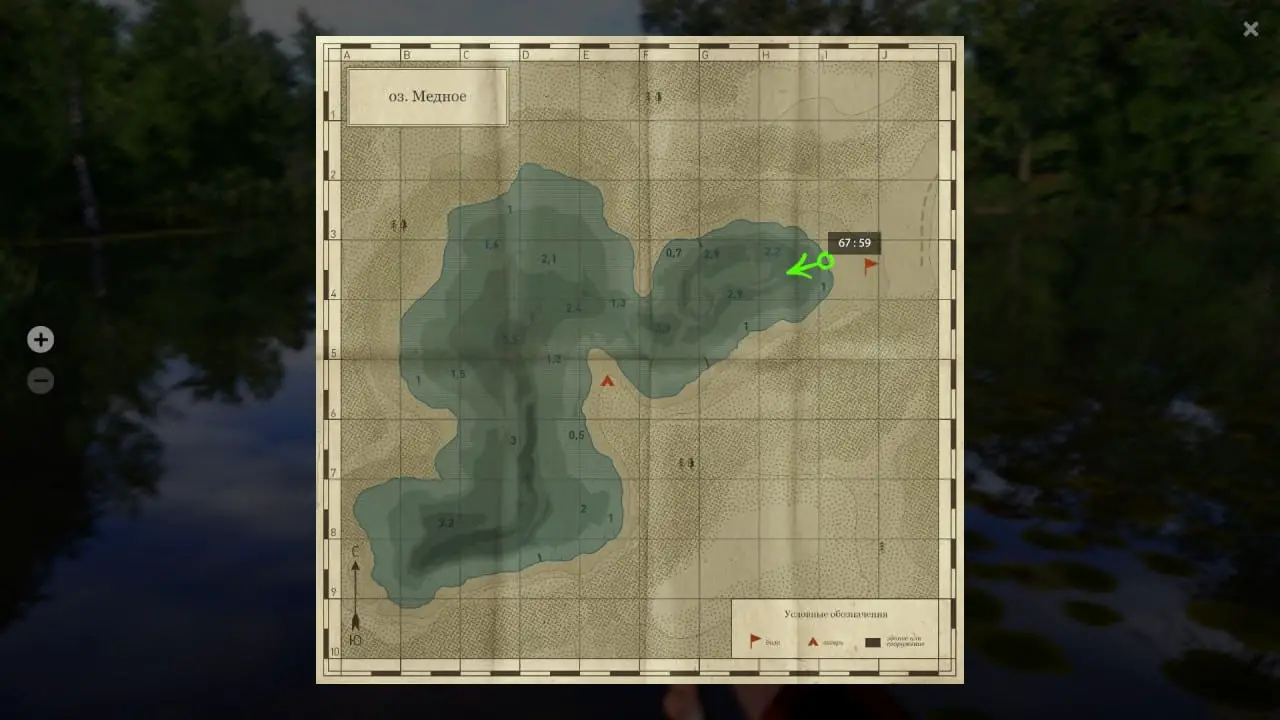Click the green circle position marker
This screenshot has height=720, width=1280.
(x=825, y=261)
